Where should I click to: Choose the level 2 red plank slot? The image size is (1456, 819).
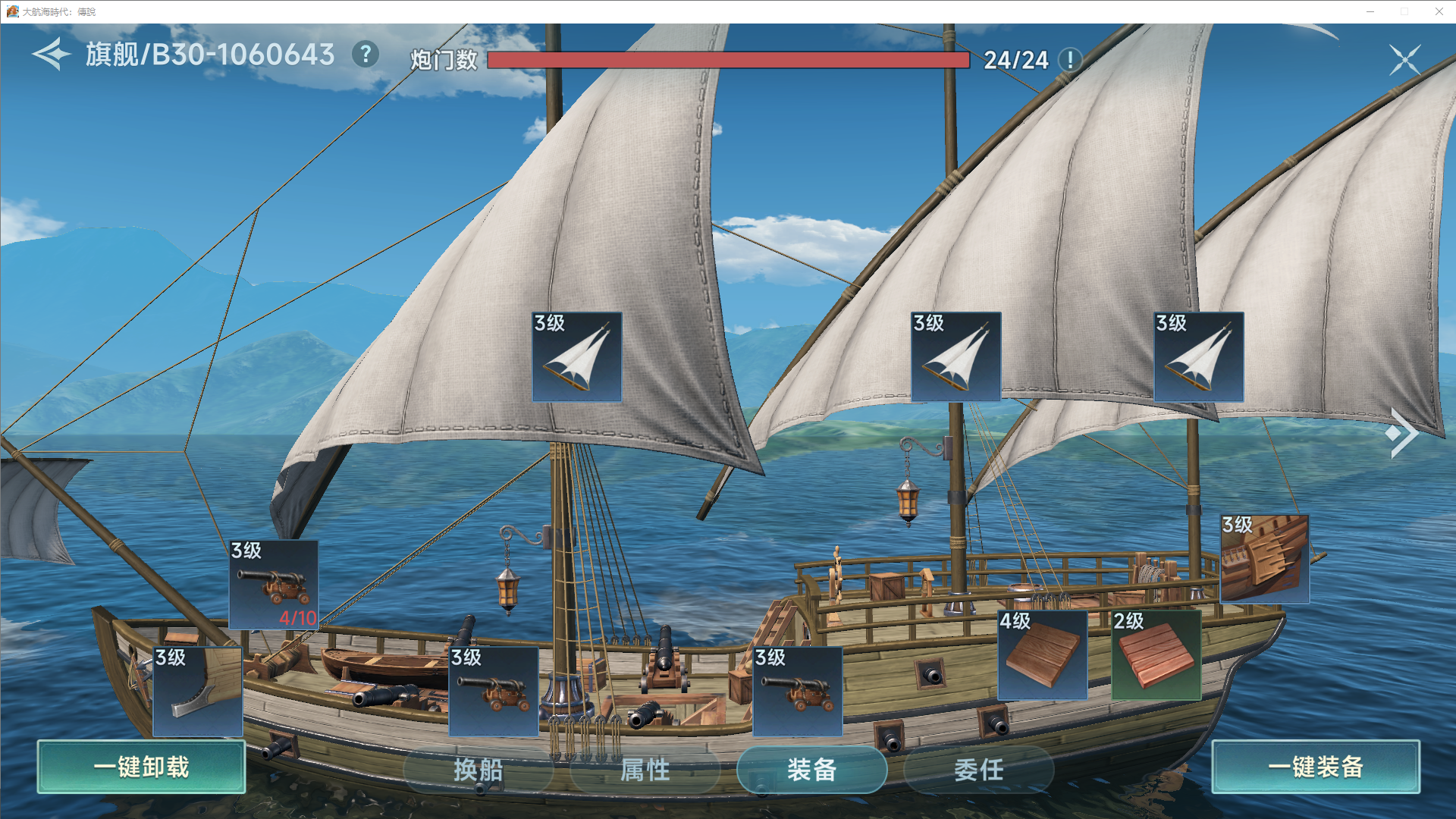point(1156,654)
